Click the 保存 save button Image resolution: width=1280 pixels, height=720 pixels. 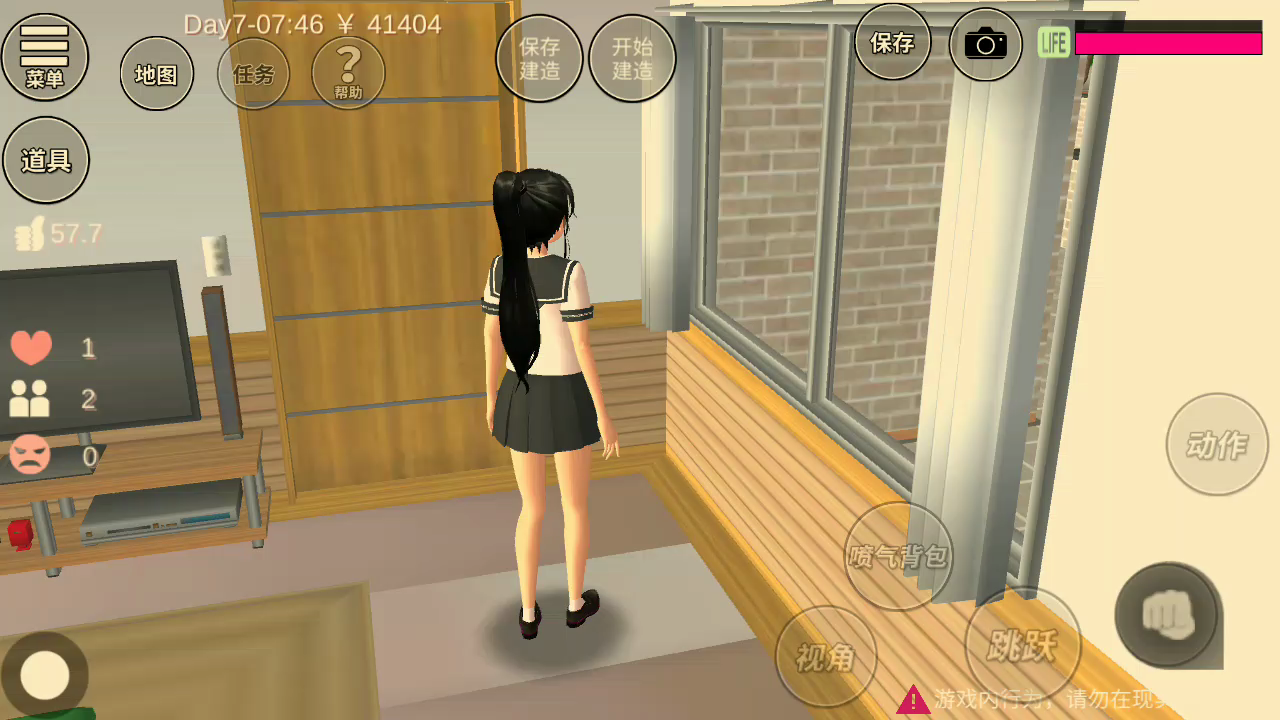click(x=892, y=42)
